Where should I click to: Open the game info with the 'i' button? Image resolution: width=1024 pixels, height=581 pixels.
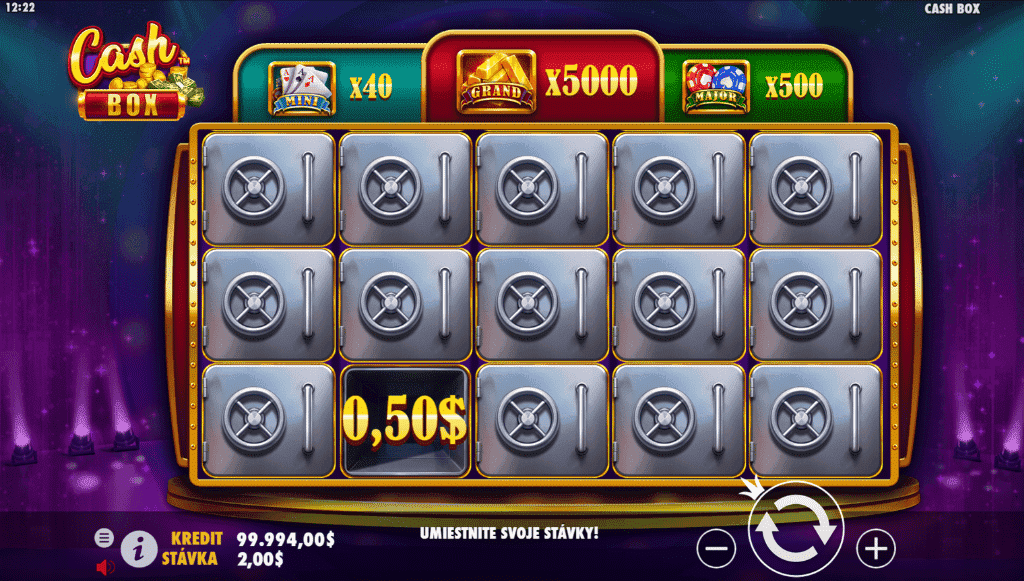click(x=138, y=548)
